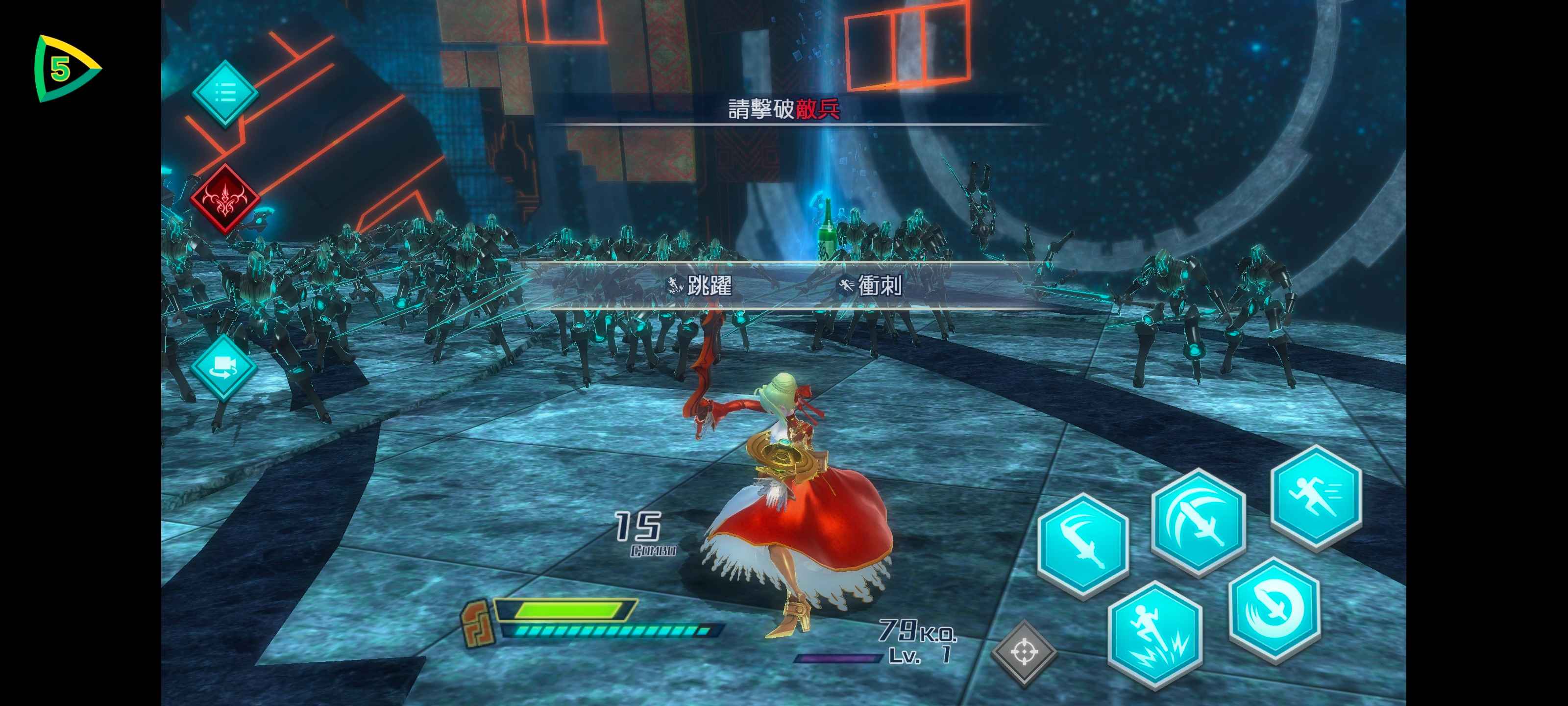Trigger the heavy sword strike attack

pyautogui.click(x=1198, y=521)
